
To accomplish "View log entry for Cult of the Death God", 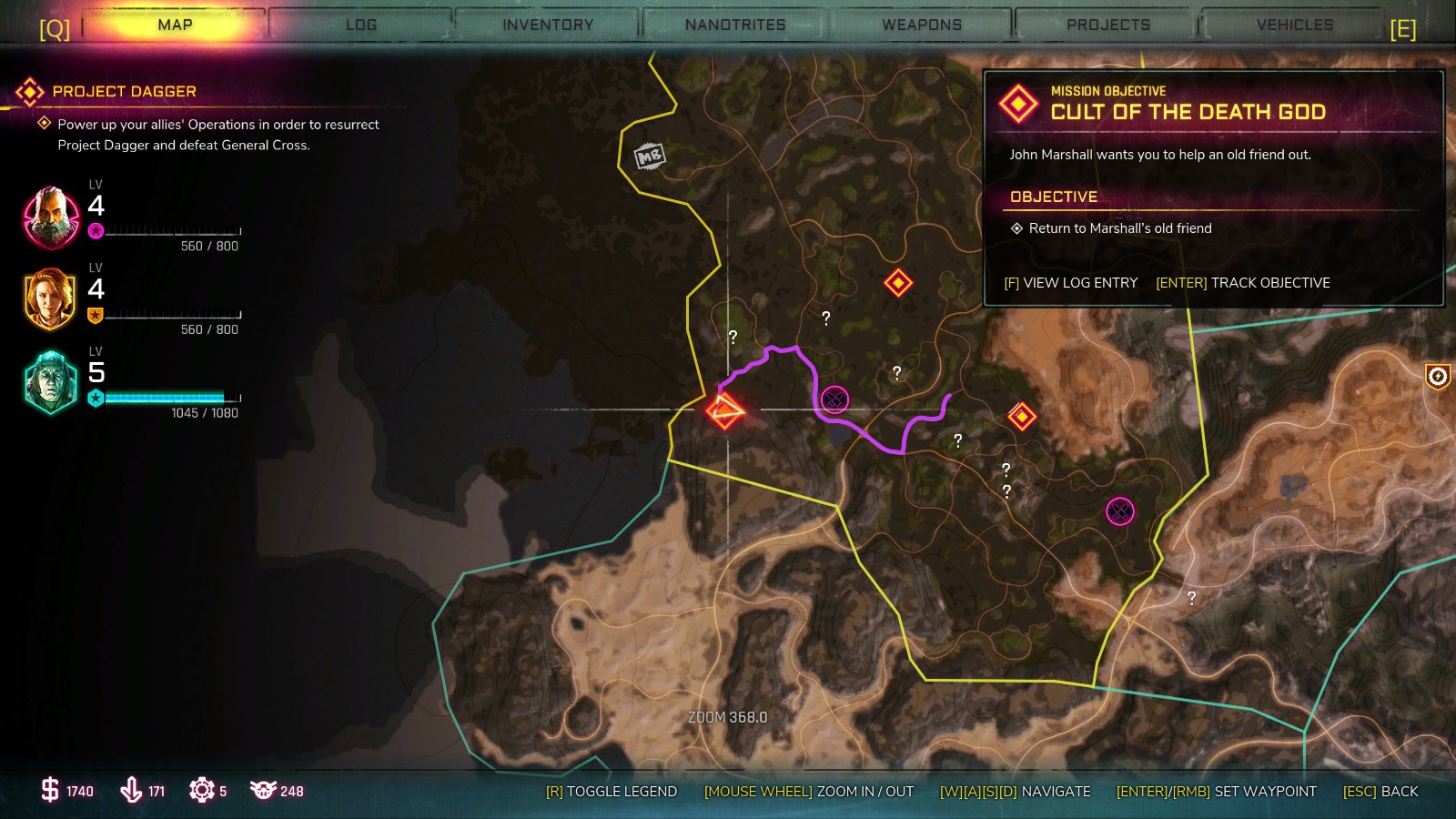I will point(1070,283).
